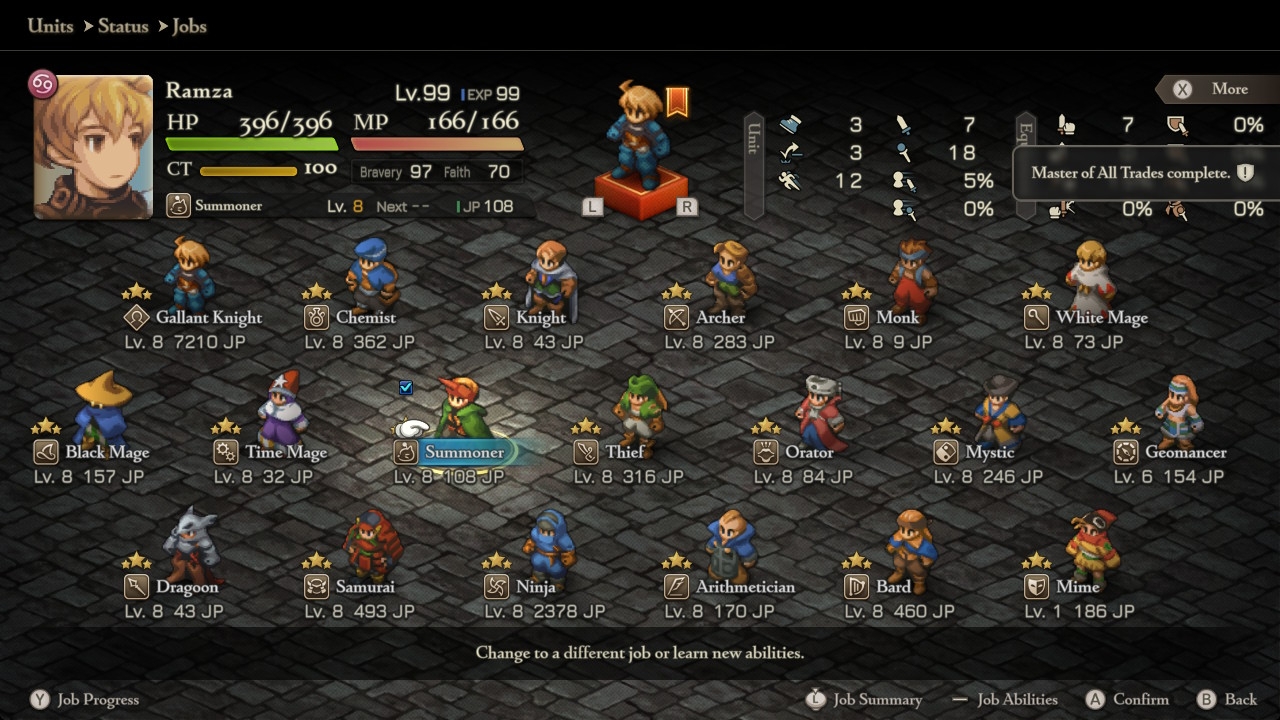Pick the Arithmetician job
Viewport: 1280px width, 720px height.
tap(744, 587)
